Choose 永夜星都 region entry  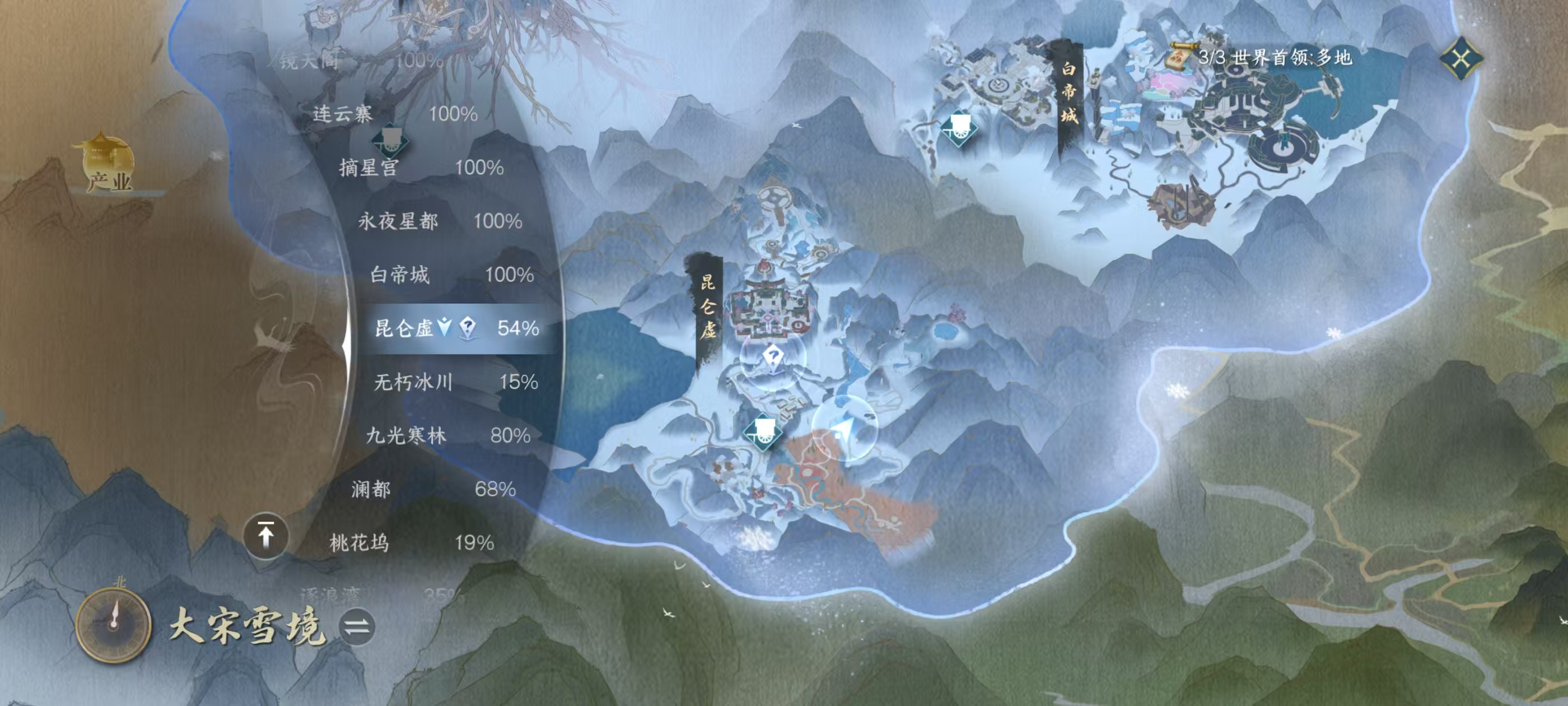click(440, 221)
